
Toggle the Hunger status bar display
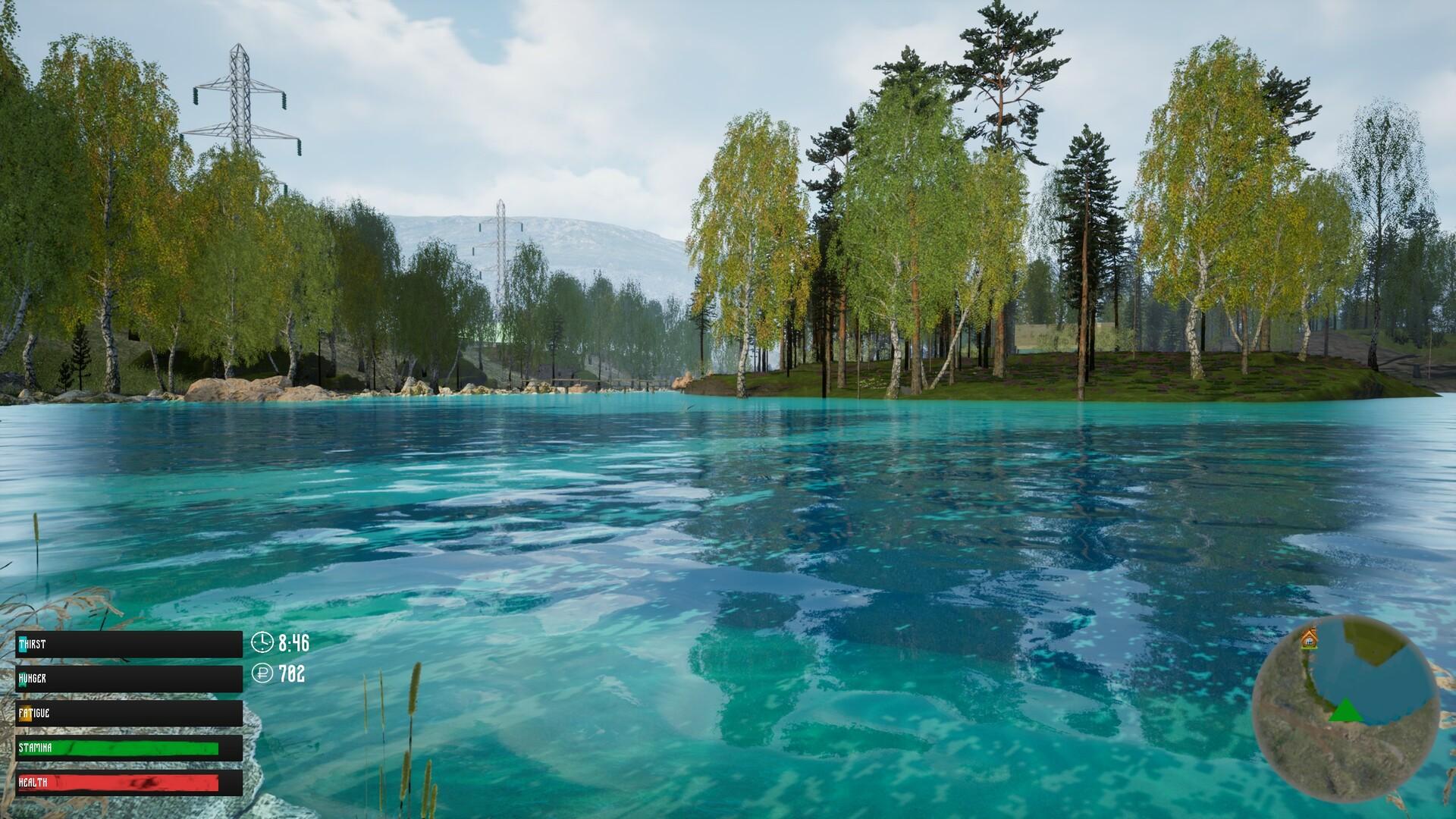[x=129, y=679]
